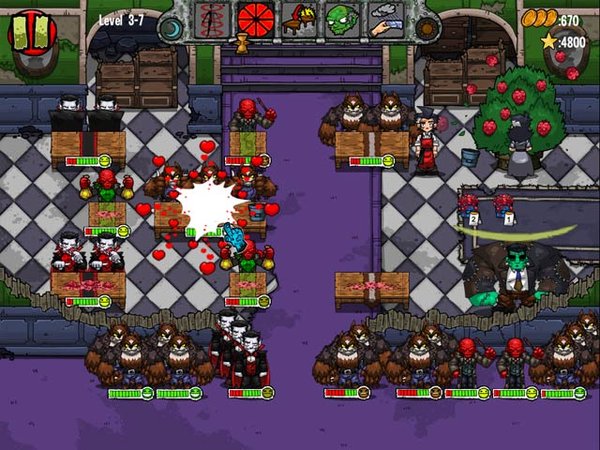Select the red wheel power-up
The height and width of the screenshot is (450, 600).
pyautogui.click(x=255, y=18)
